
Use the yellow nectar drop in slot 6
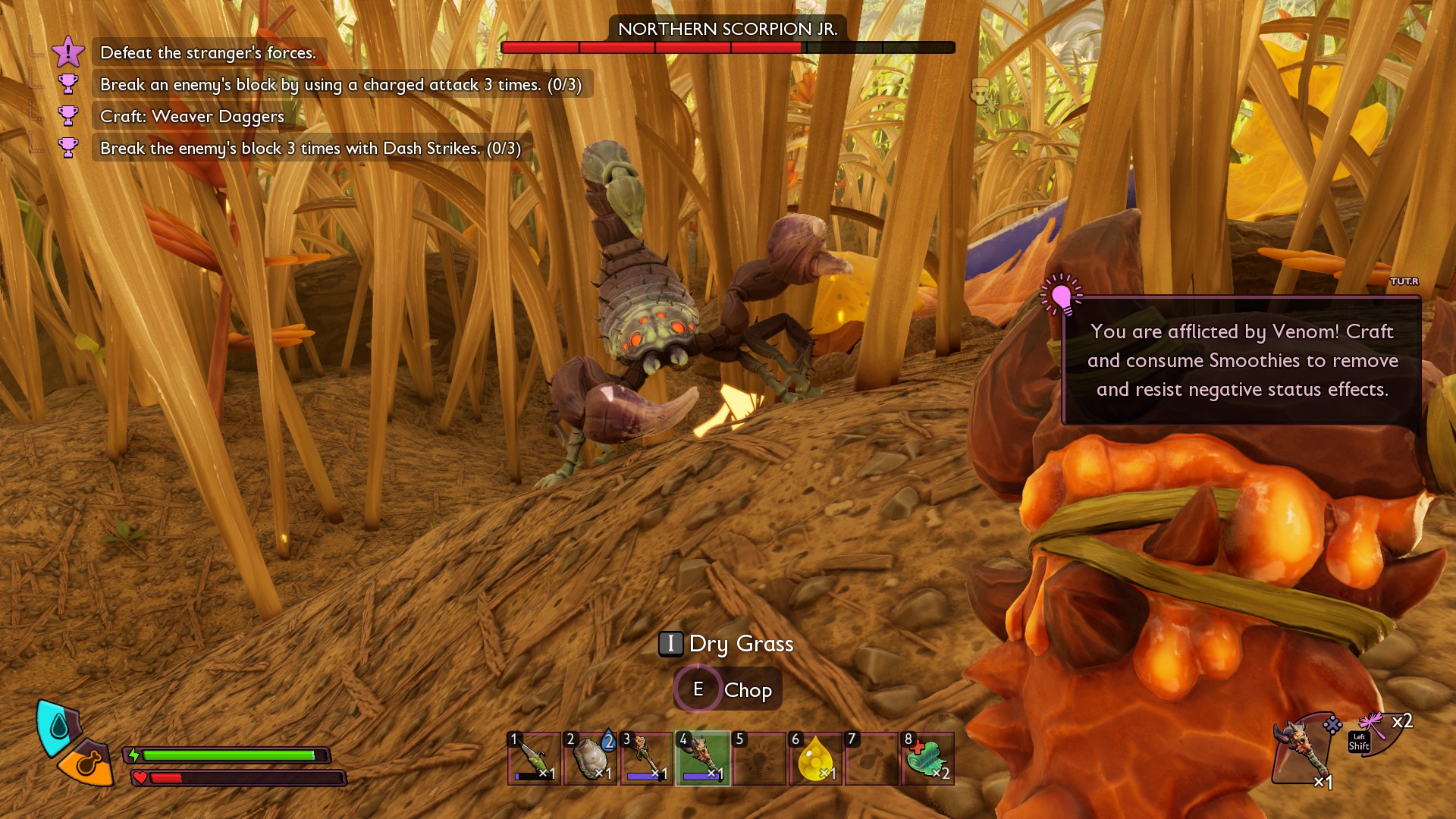pyautogui.click(x=815, y=758)
